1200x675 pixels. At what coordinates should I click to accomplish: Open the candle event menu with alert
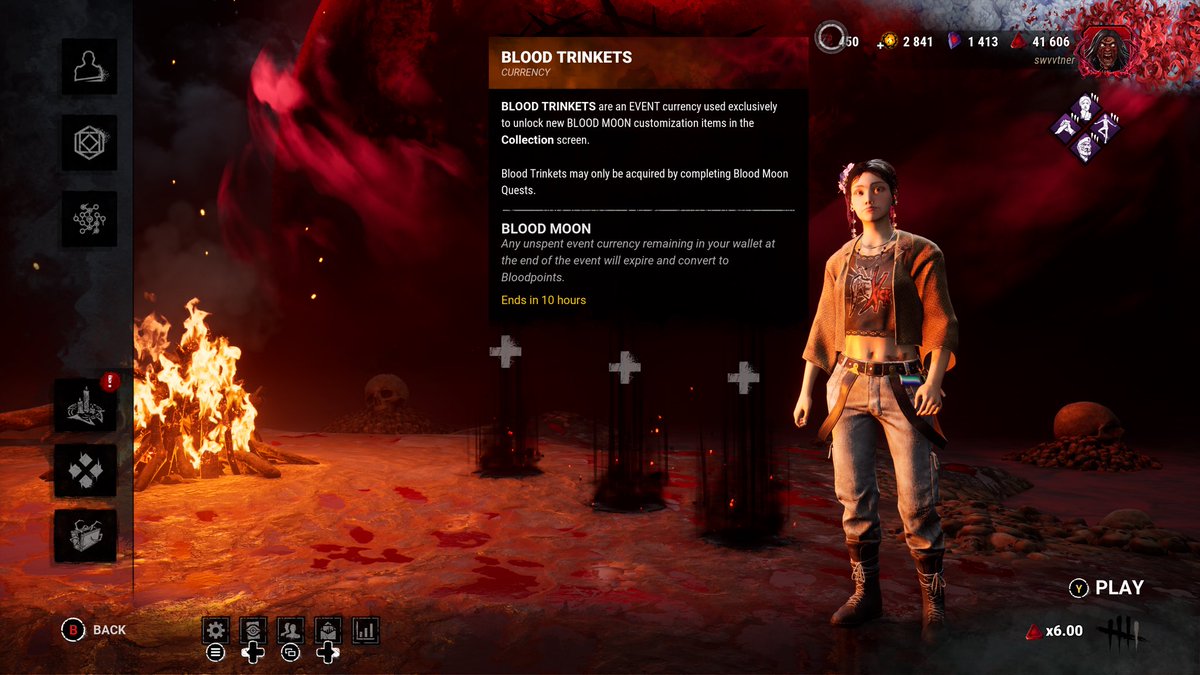[x=86, y=405]
